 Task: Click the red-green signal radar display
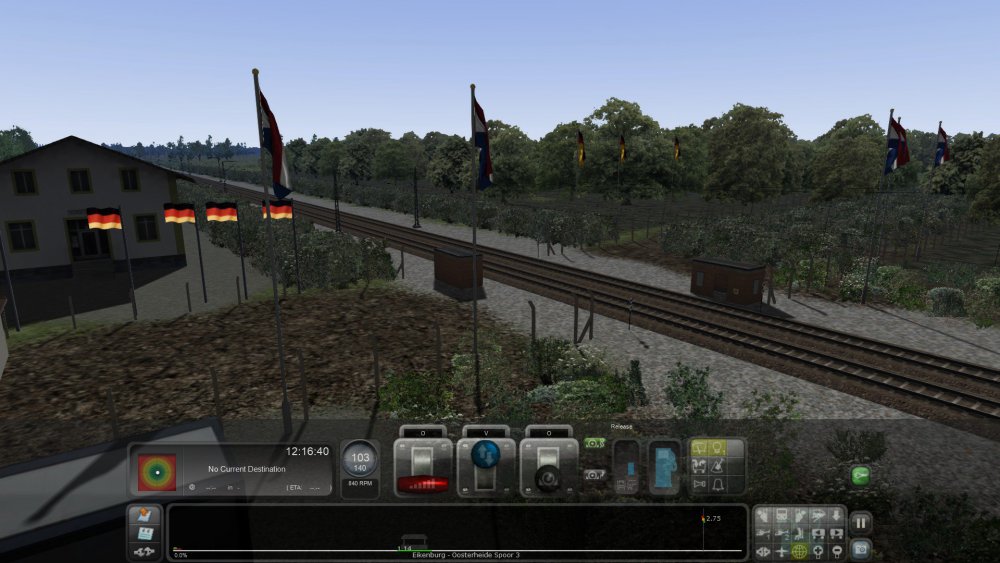click(156, 472)
